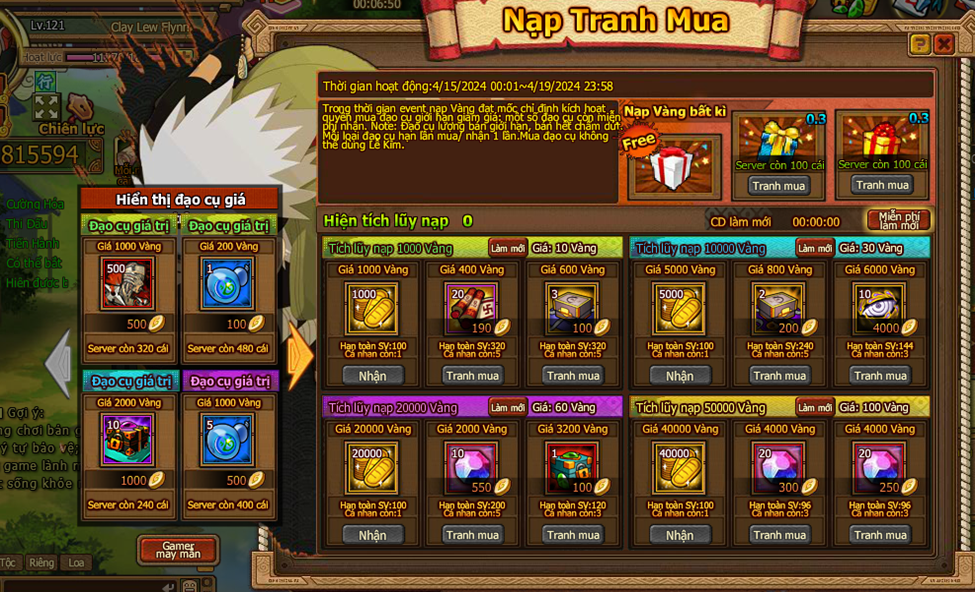Viewport: 975px width, 592px height.
Task: Tranh mua the Giá 400 Vàng scroll item
Action: click(x=472, y=376)
